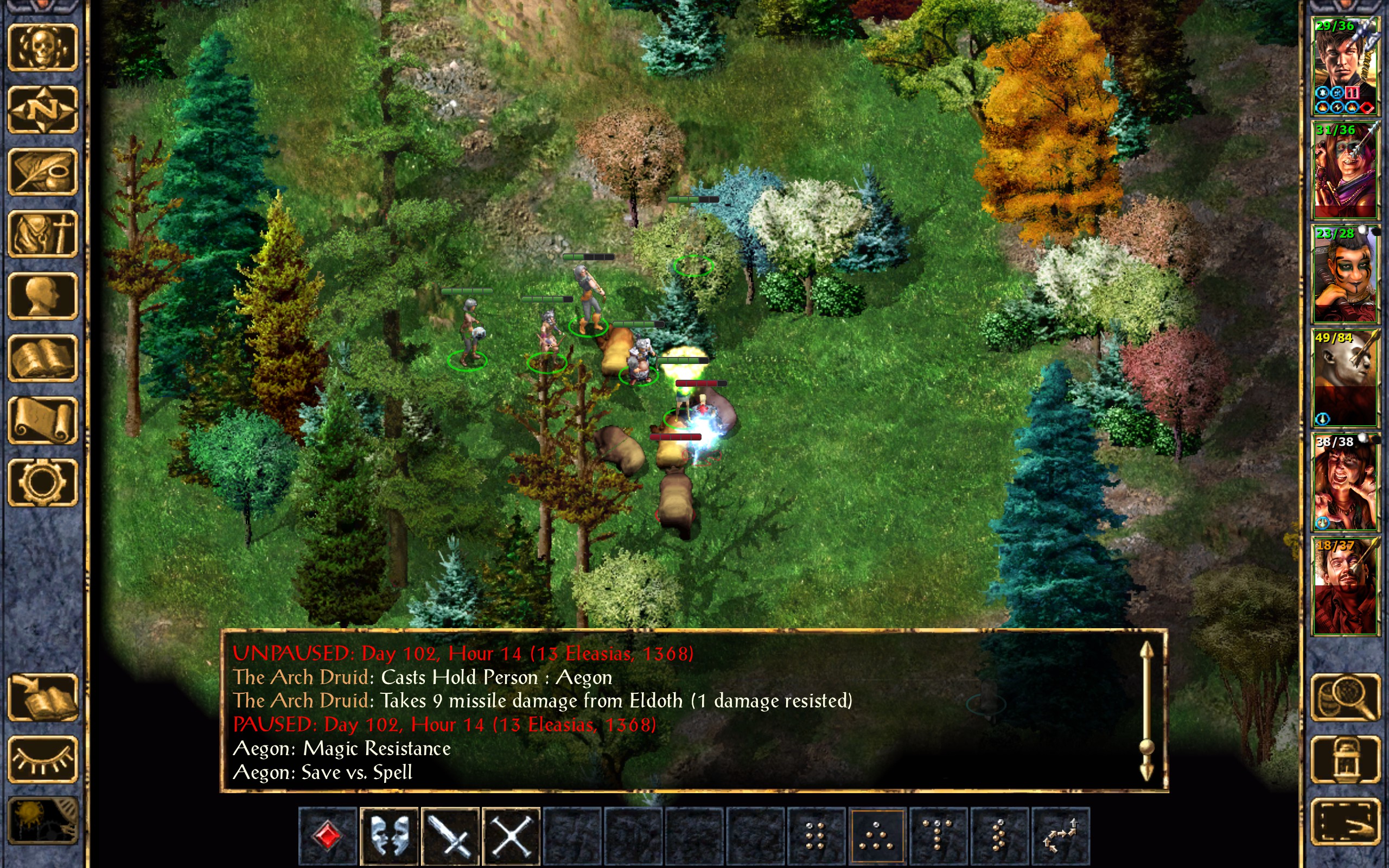Click the magnifying glass button
The width and height of the screenshot is (1389, 868).
pos(1345,698)
